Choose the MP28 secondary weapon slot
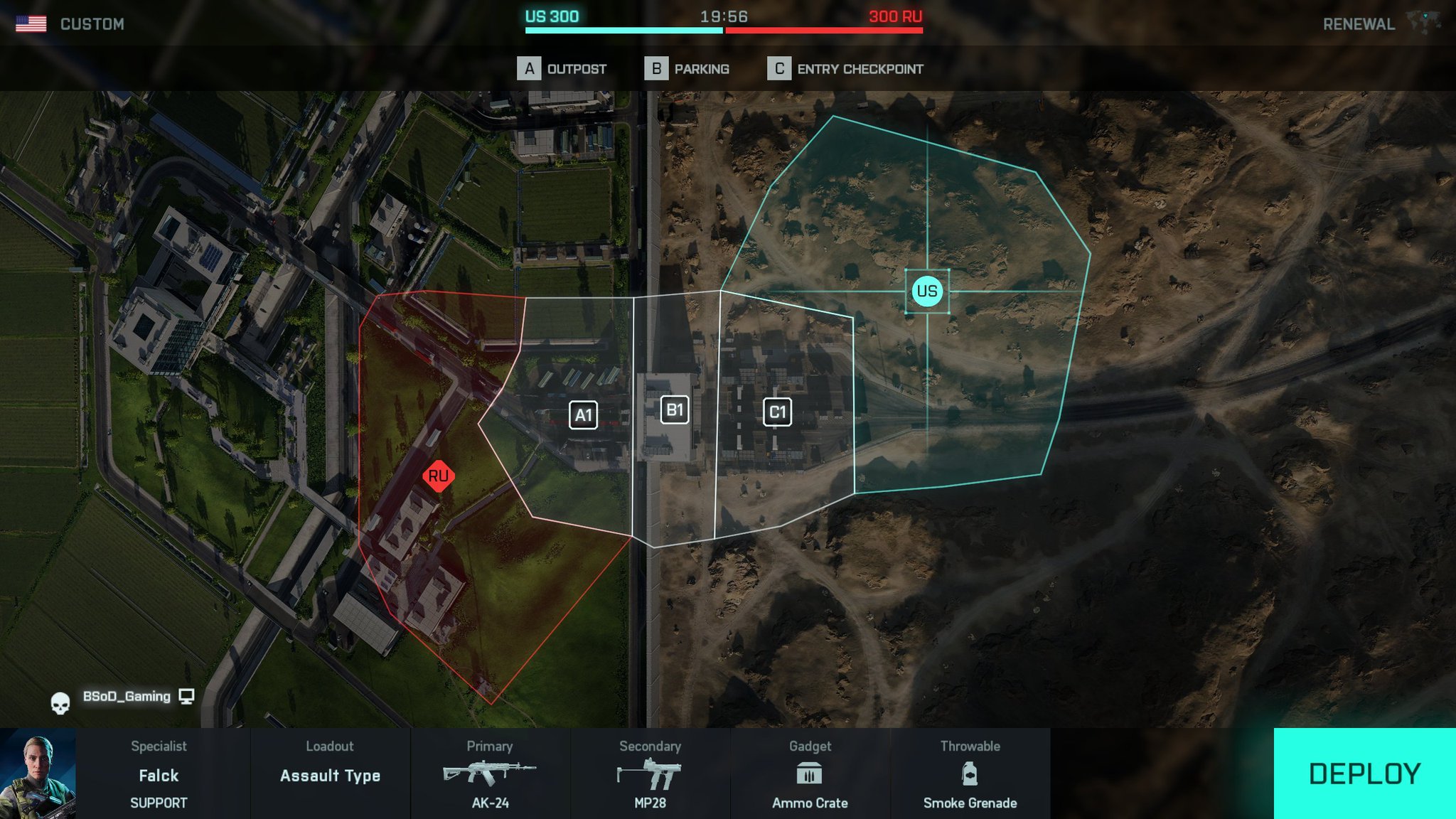The width and height of the screenshot is (1456, 819). pos(650,774)
